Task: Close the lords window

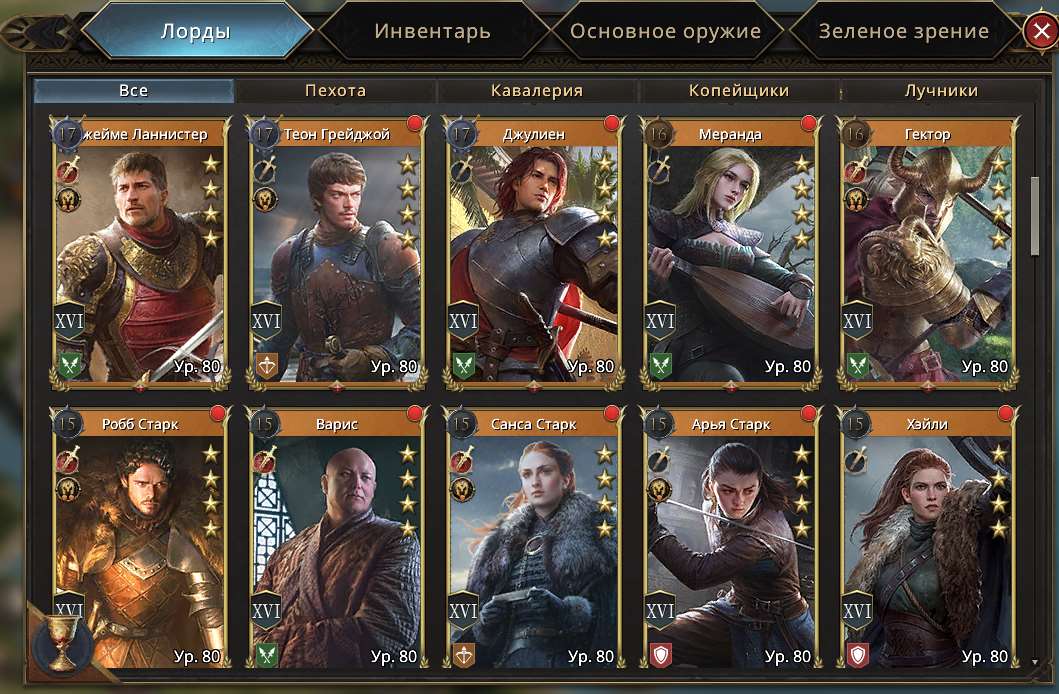Action: pos(1040,32)
